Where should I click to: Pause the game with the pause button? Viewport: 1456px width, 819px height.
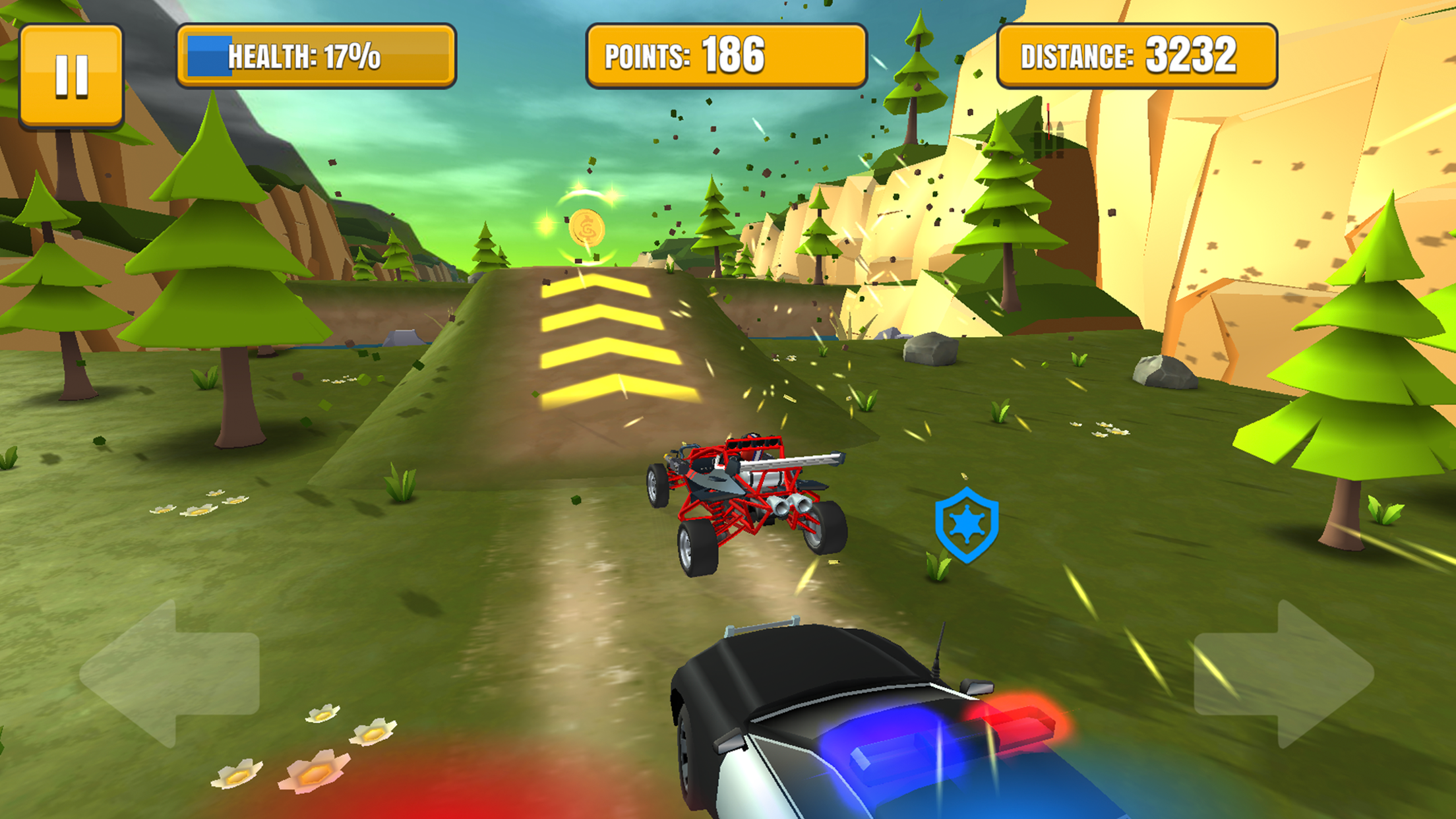(x=71, y=76)
